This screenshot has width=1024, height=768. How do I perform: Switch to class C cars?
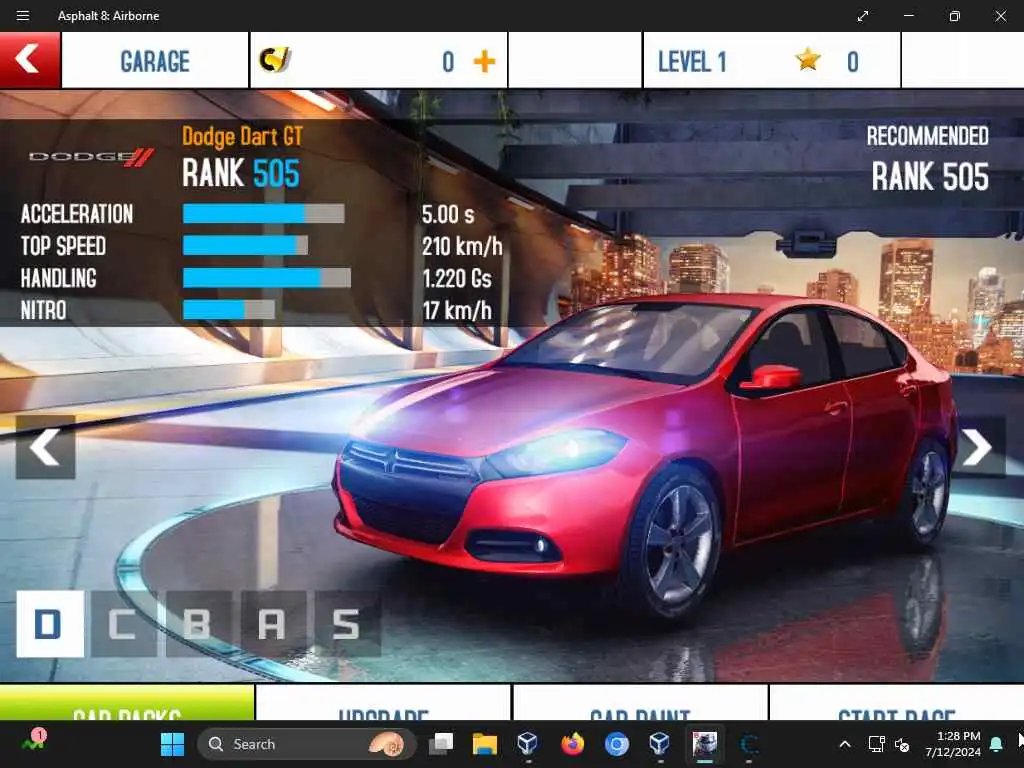(124, 624)
